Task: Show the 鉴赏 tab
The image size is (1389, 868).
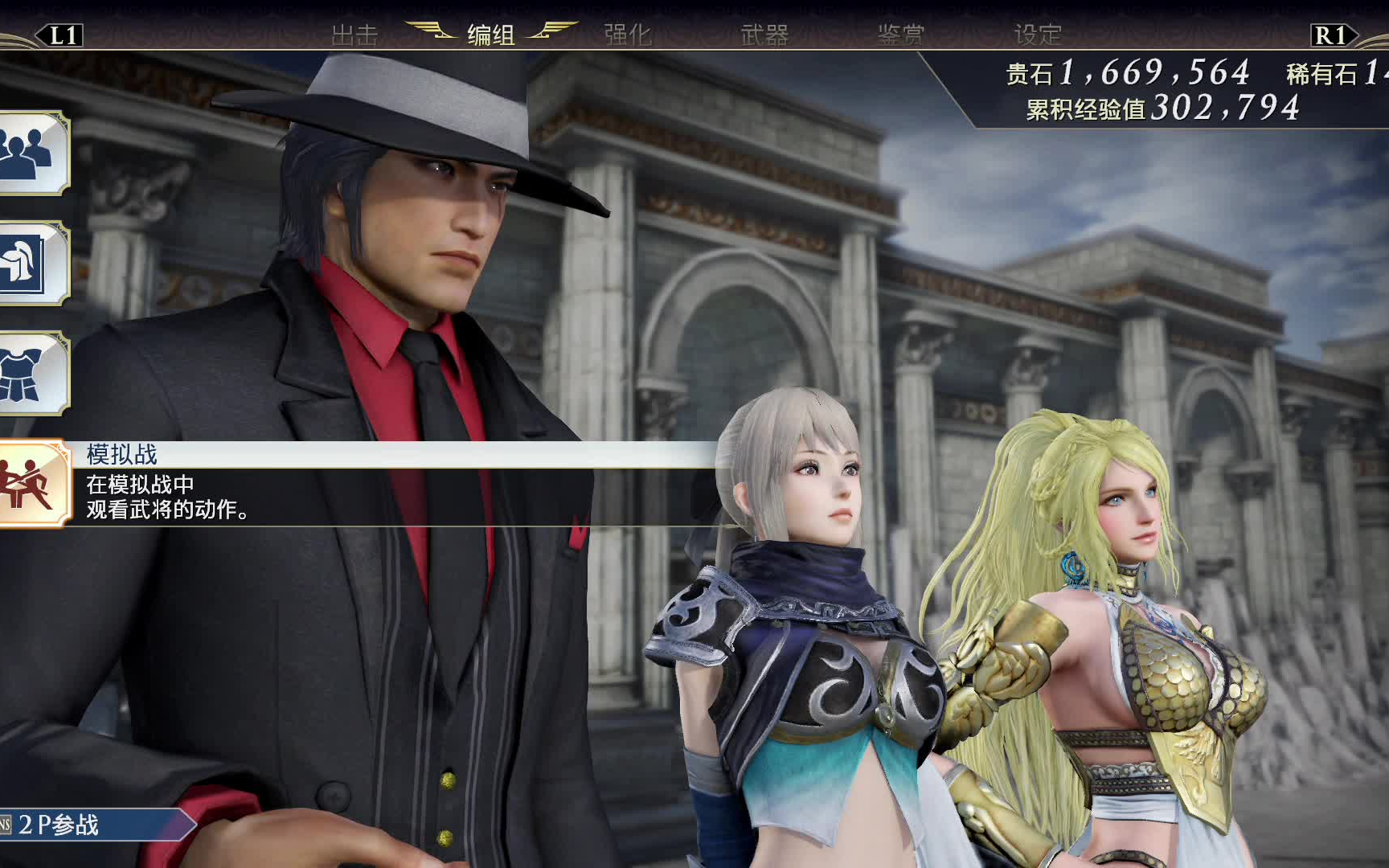Action: point(901,35)
